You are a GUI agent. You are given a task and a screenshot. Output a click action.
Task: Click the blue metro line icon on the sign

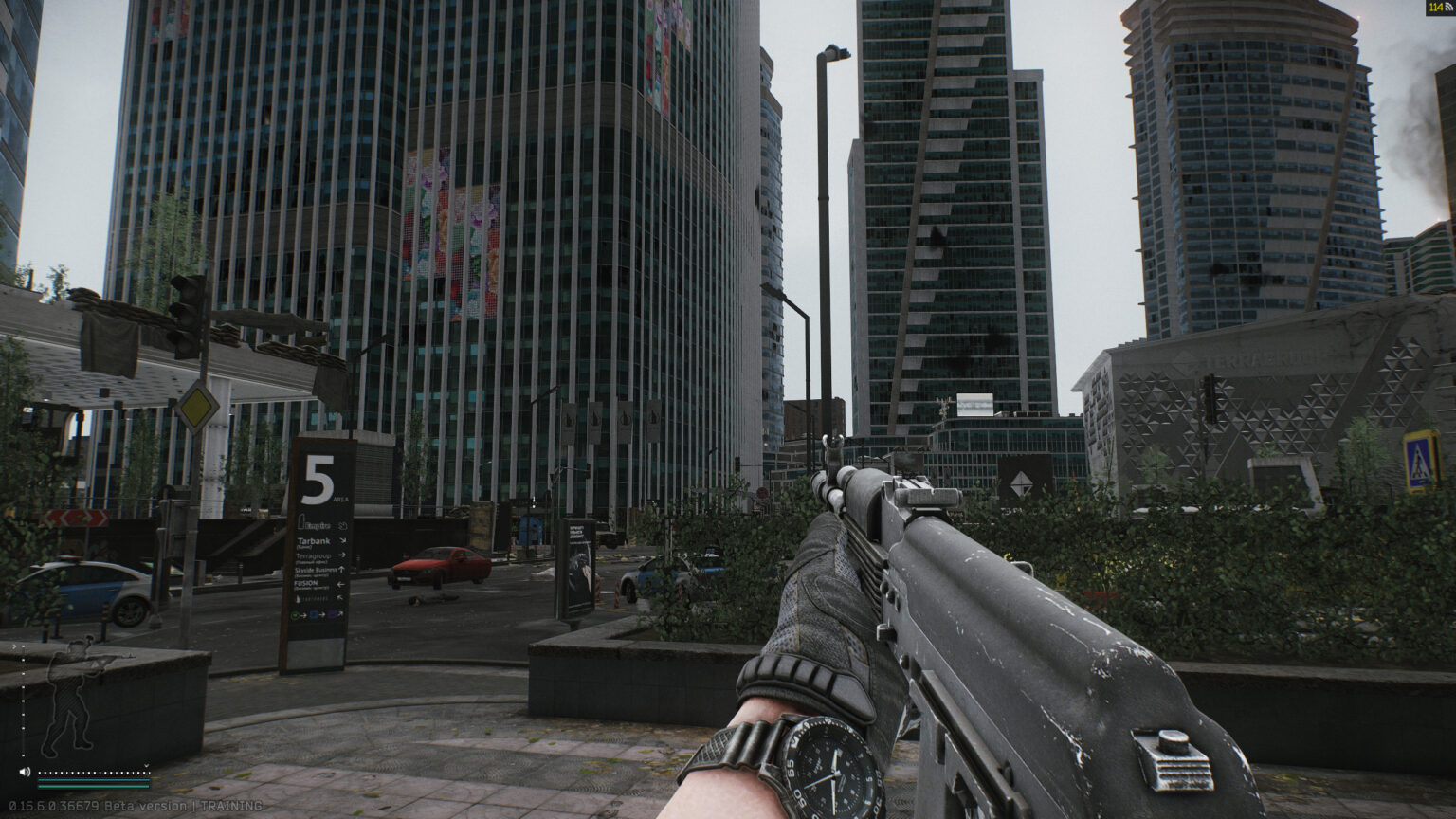click(314, 614)
